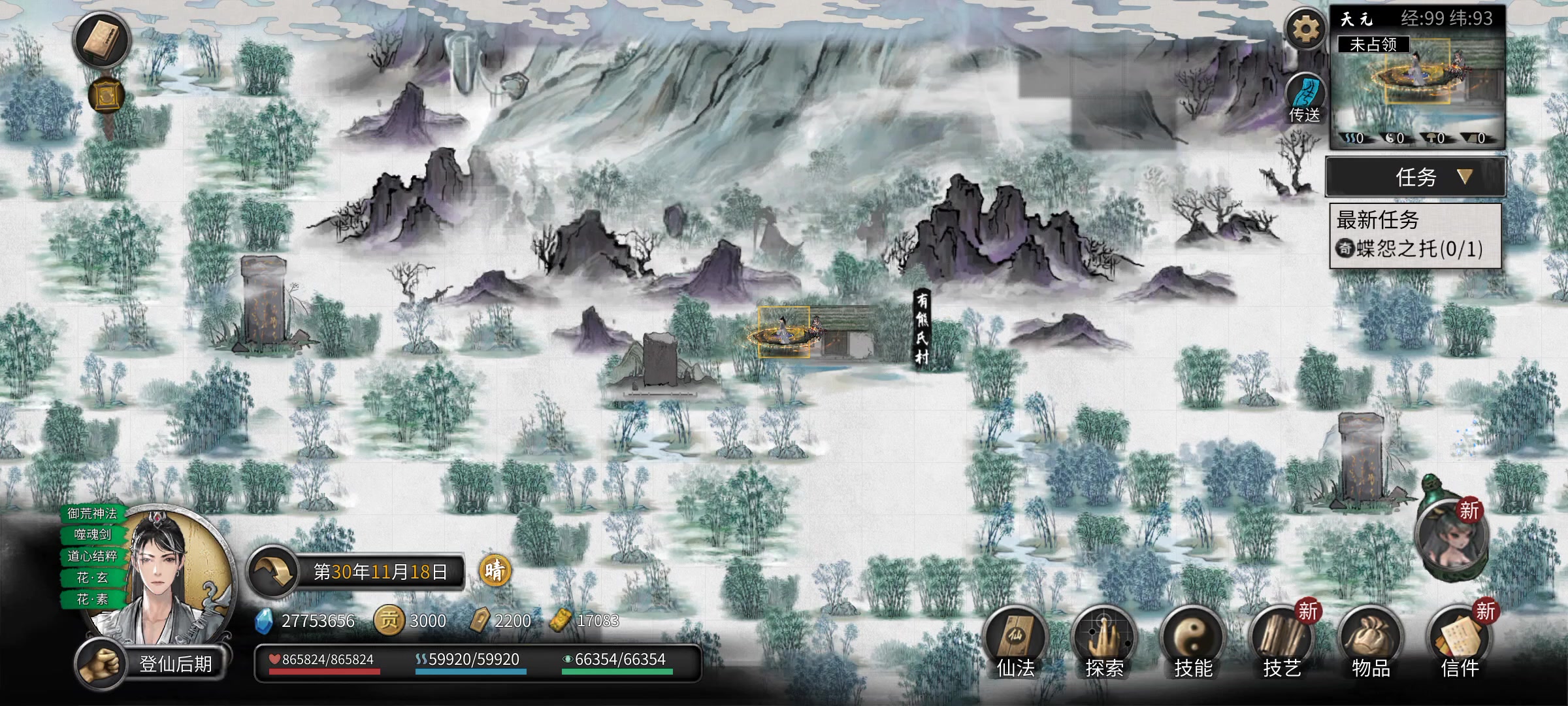Click the 登仙后期 cultivation stage button
The width and height of the screenshot is (1568, 706).
(175, 664)
